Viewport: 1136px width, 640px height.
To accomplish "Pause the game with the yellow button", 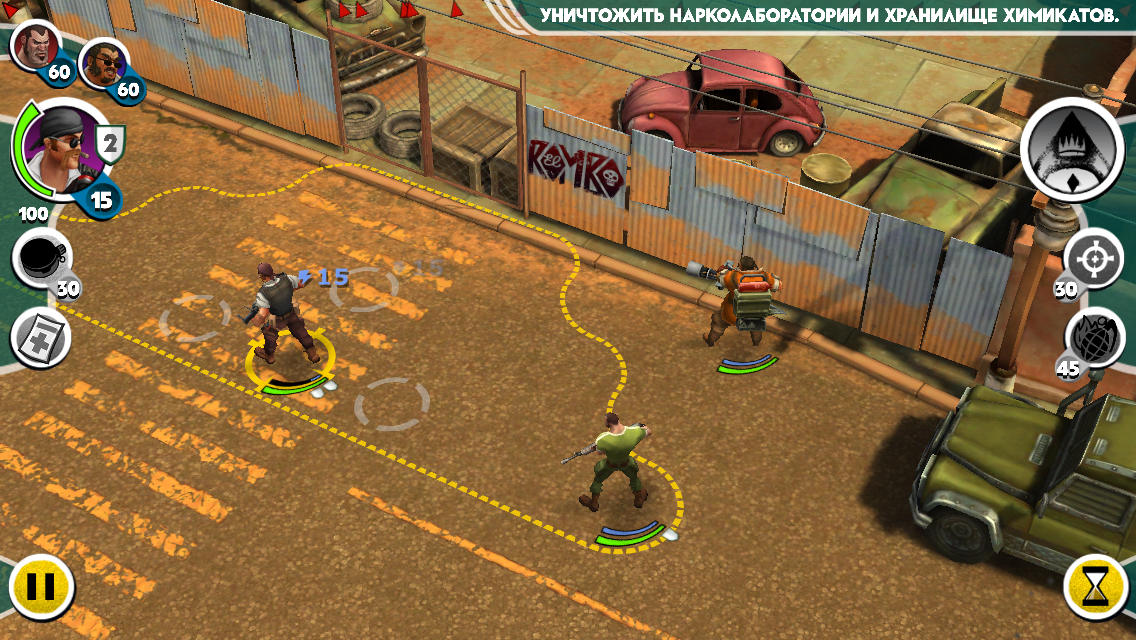I will click(x=41, y=587).
